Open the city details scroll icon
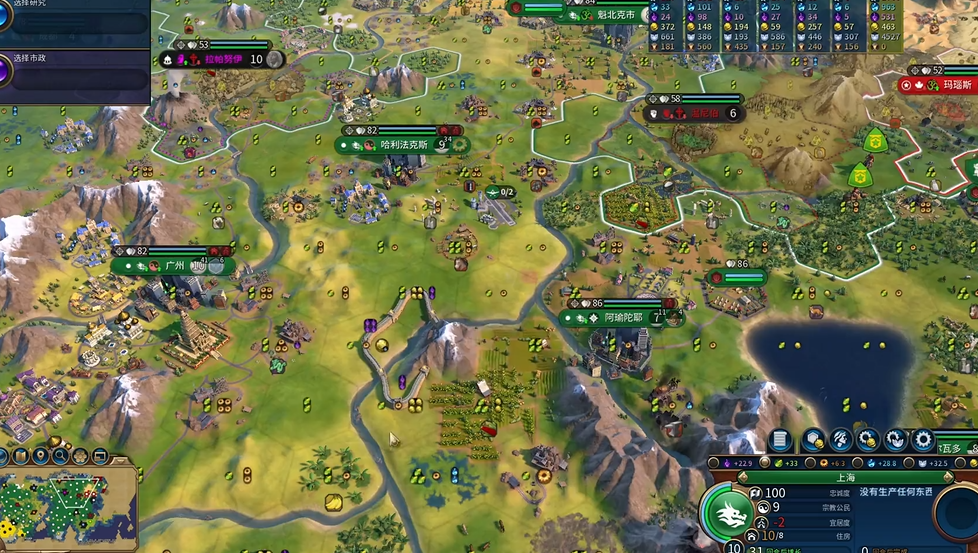Viewport: 978px width, 553px height. tap(781, 440)
